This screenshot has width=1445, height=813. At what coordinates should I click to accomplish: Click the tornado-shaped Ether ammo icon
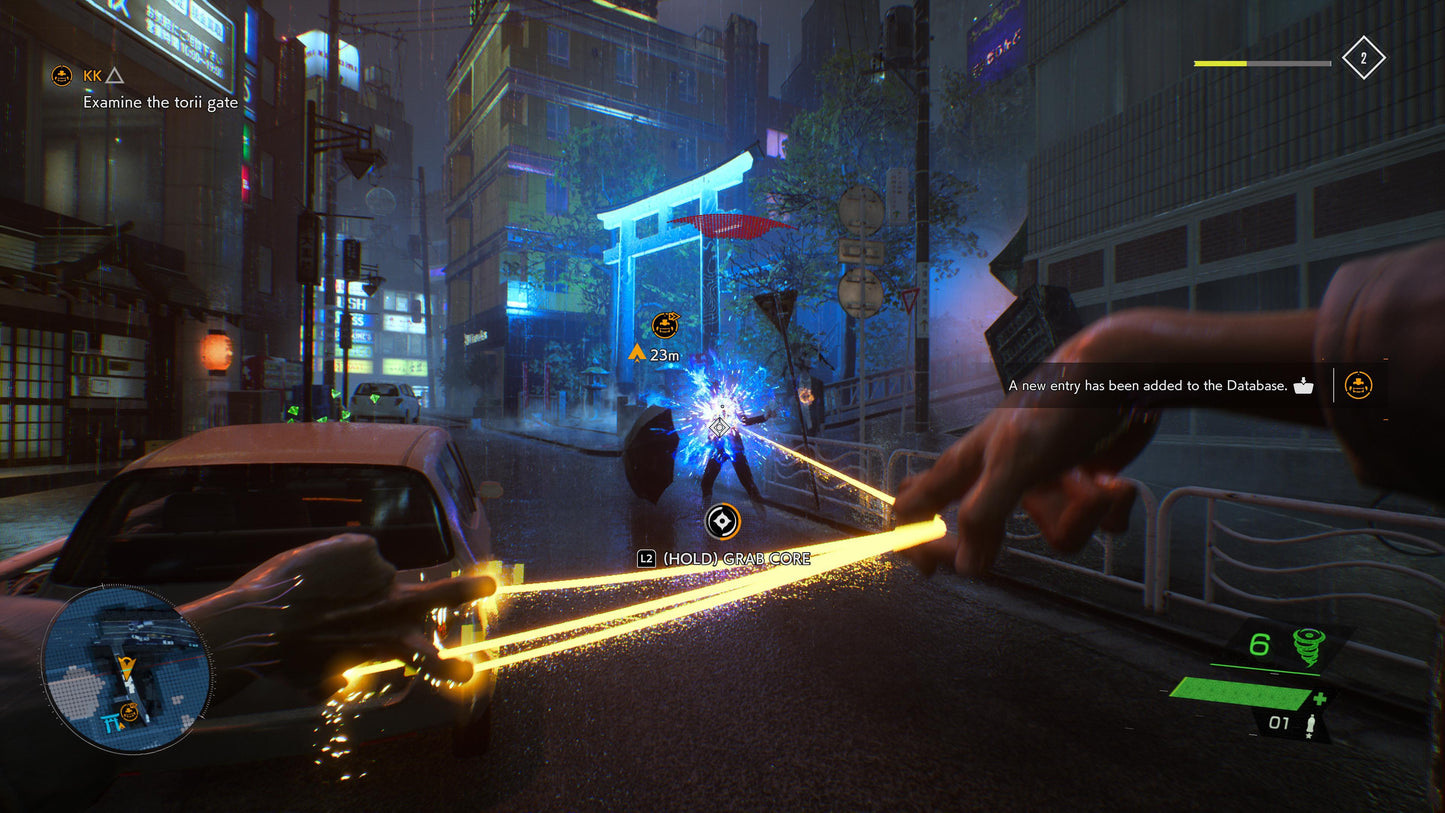[1308, 645]
